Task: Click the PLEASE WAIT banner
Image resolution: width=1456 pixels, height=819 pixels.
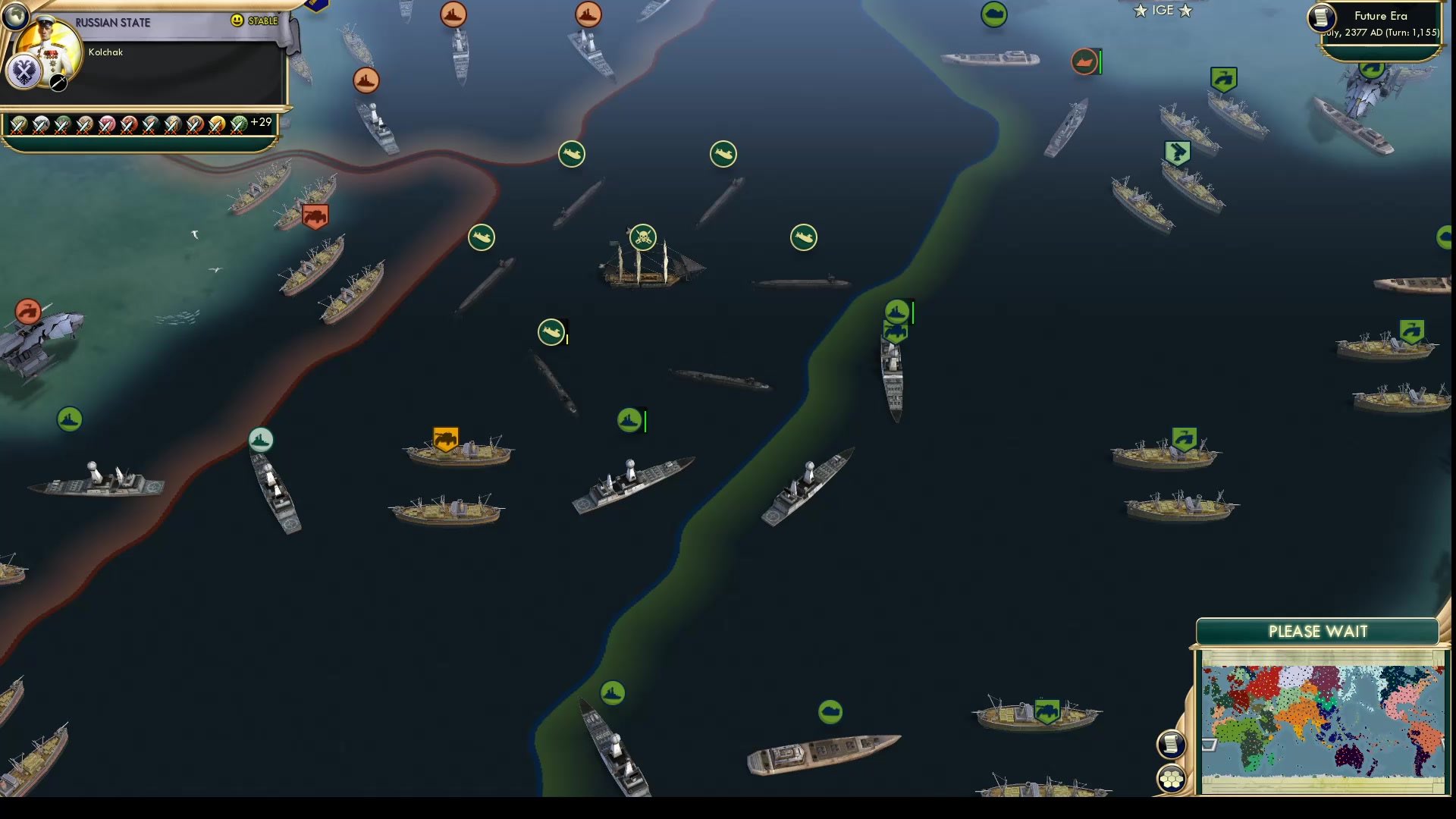Action: 1318,632
